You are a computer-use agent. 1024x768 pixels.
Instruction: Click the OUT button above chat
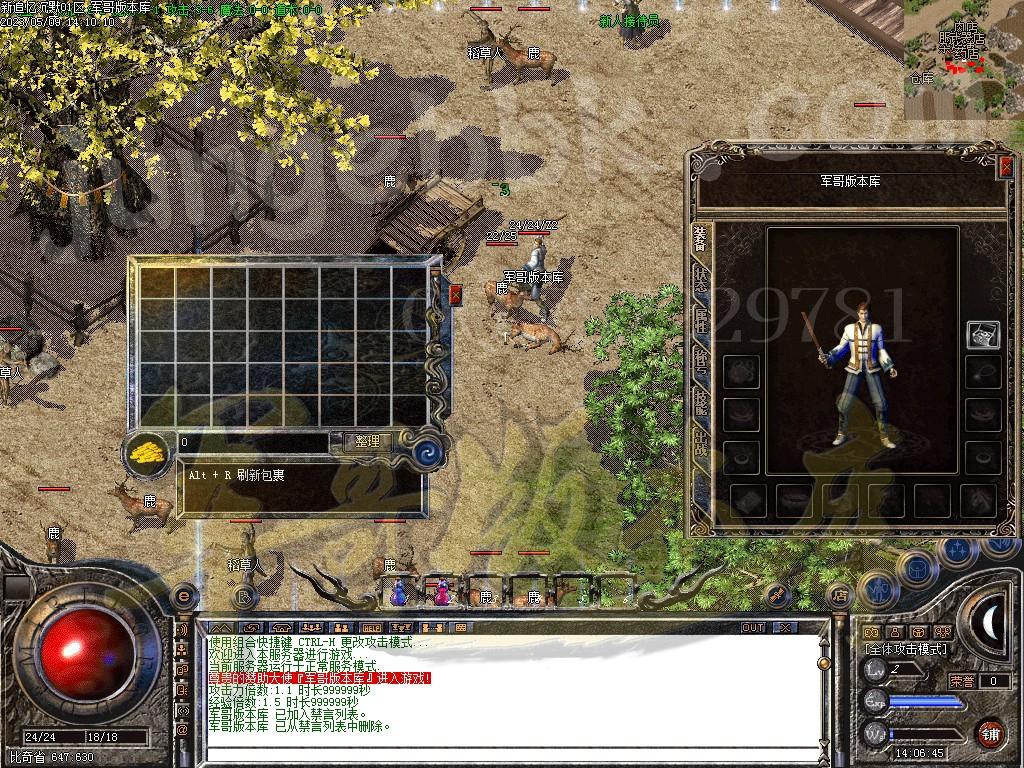click(x=753, y=628)
